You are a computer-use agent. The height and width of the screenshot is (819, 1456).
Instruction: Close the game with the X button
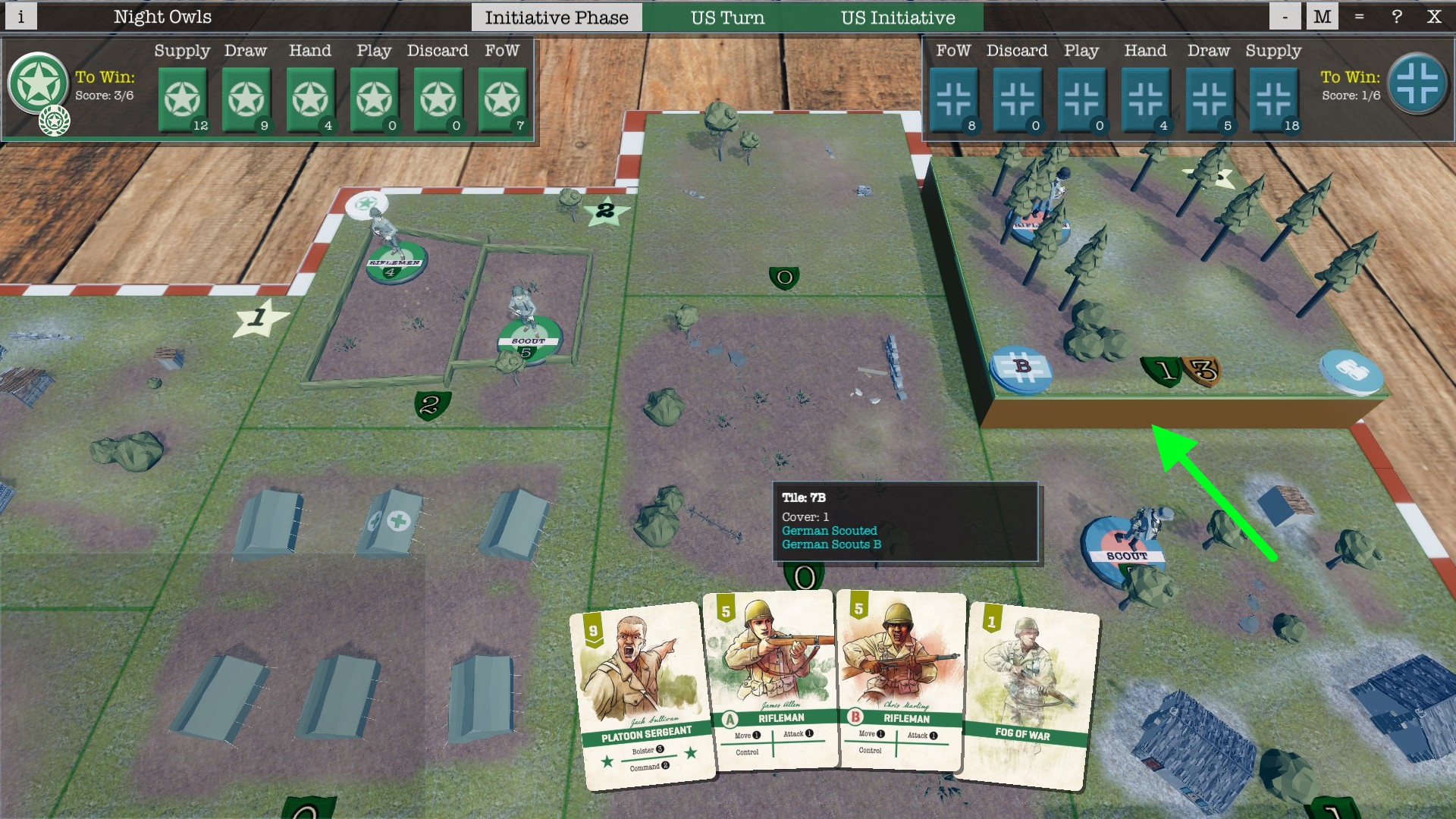coord(1433,17)
